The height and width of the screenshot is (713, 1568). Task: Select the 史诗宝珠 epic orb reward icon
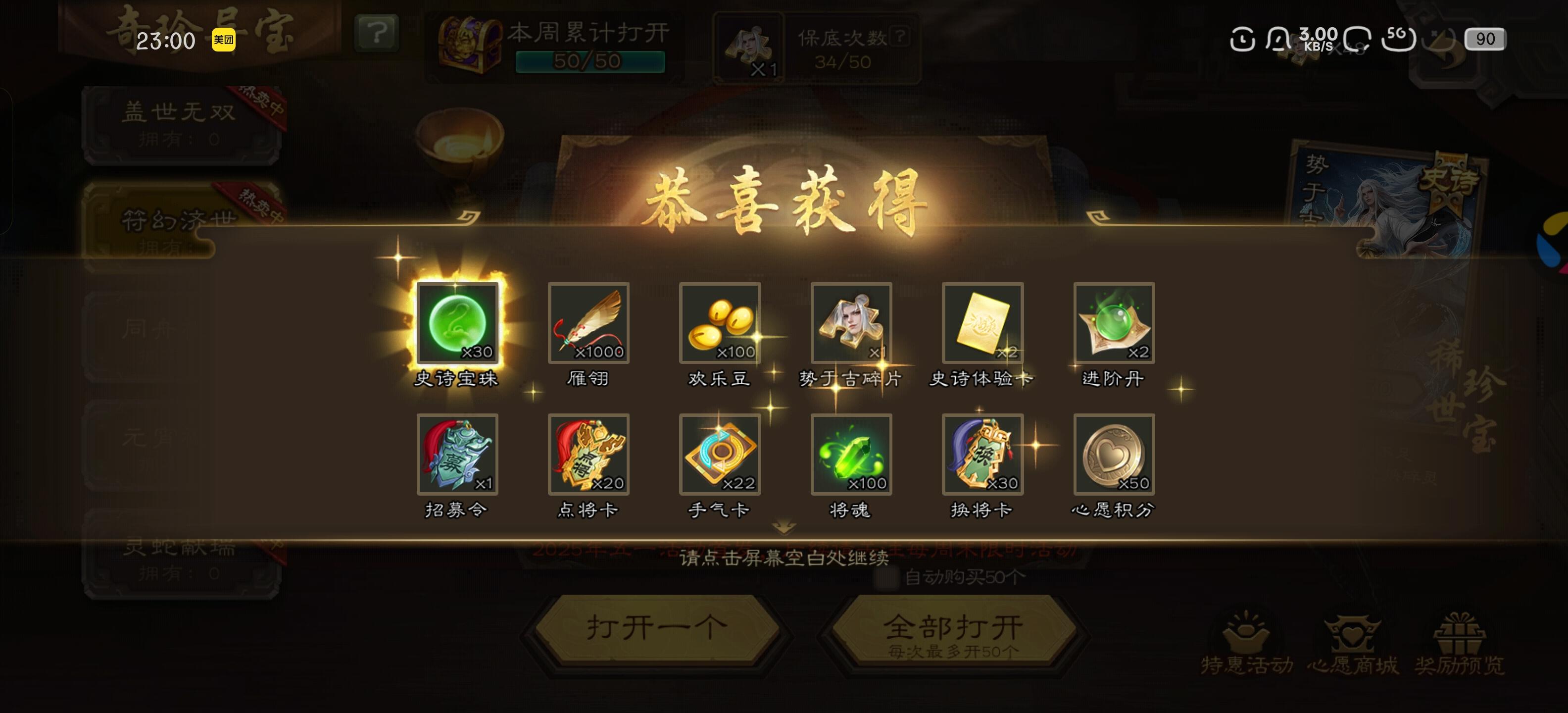457,324
